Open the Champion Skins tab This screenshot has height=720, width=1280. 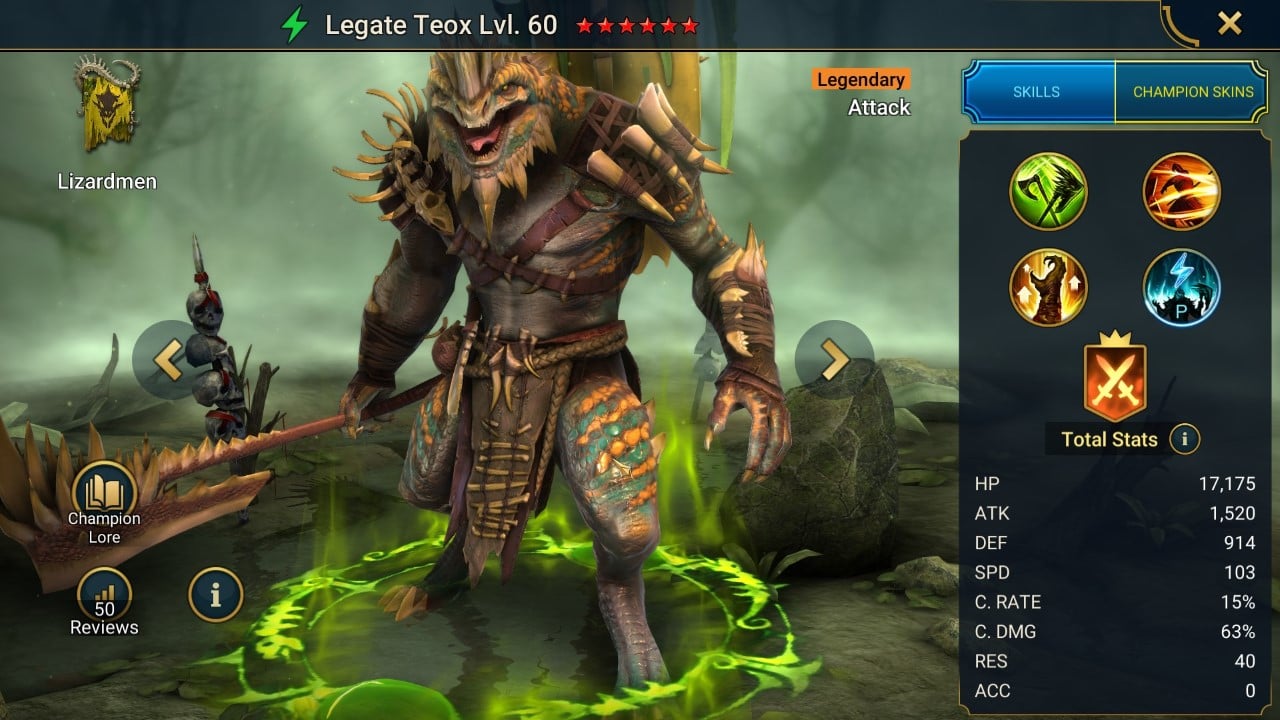(x=1192, y=91)
